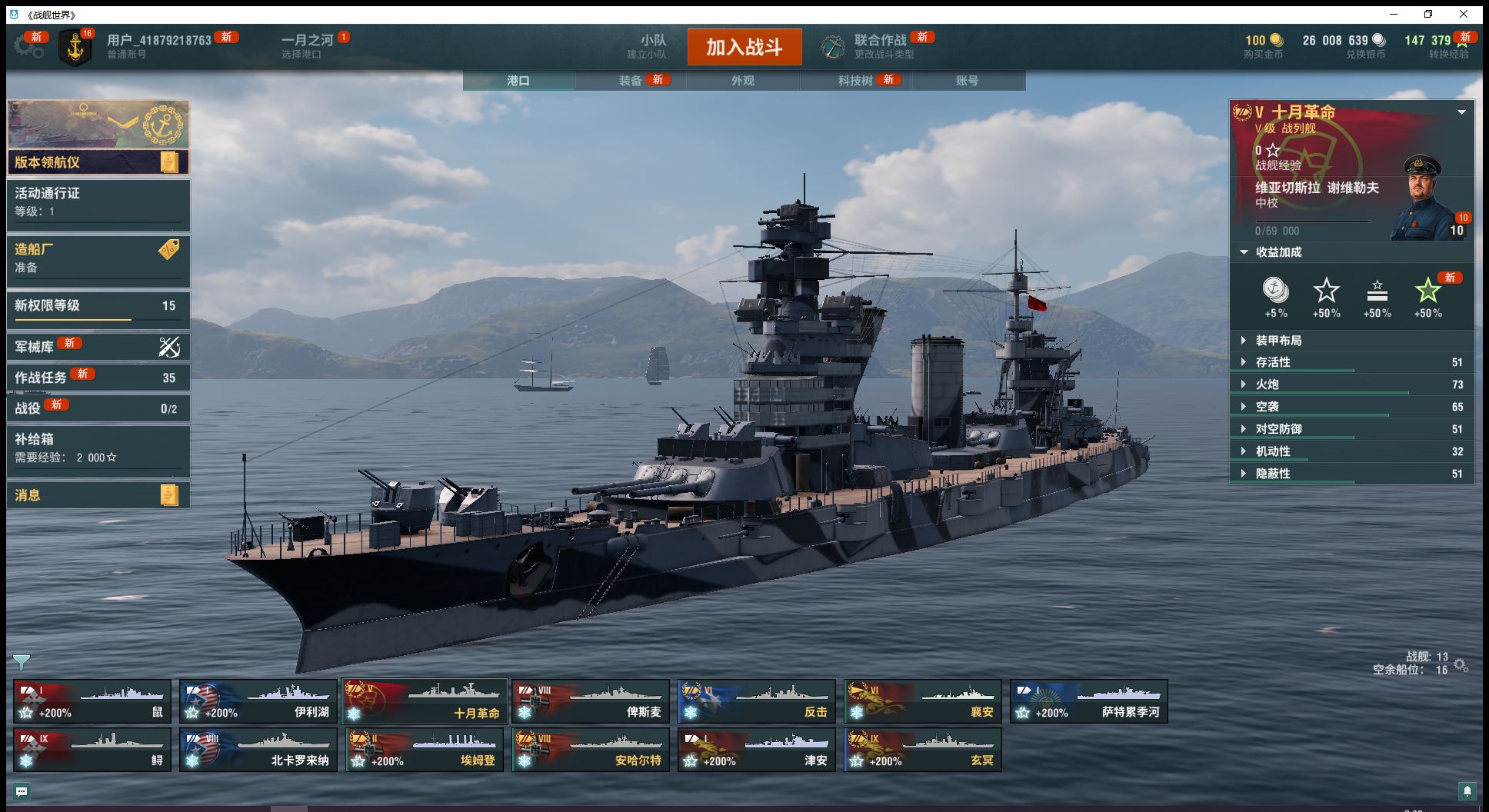
Task: Open the chat button in bottom corner
Action: 22,791
